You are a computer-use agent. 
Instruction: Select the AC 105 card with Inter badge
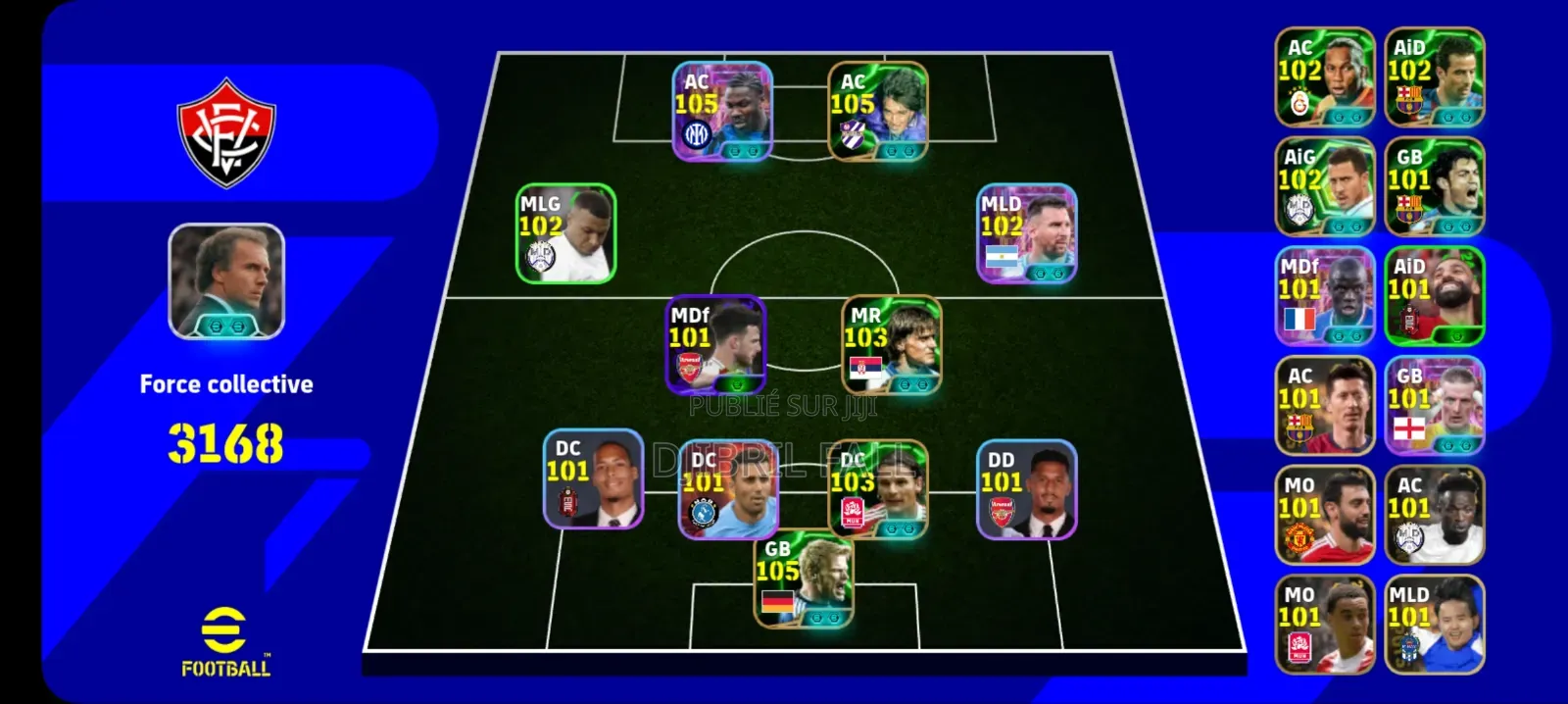point(722,111)
